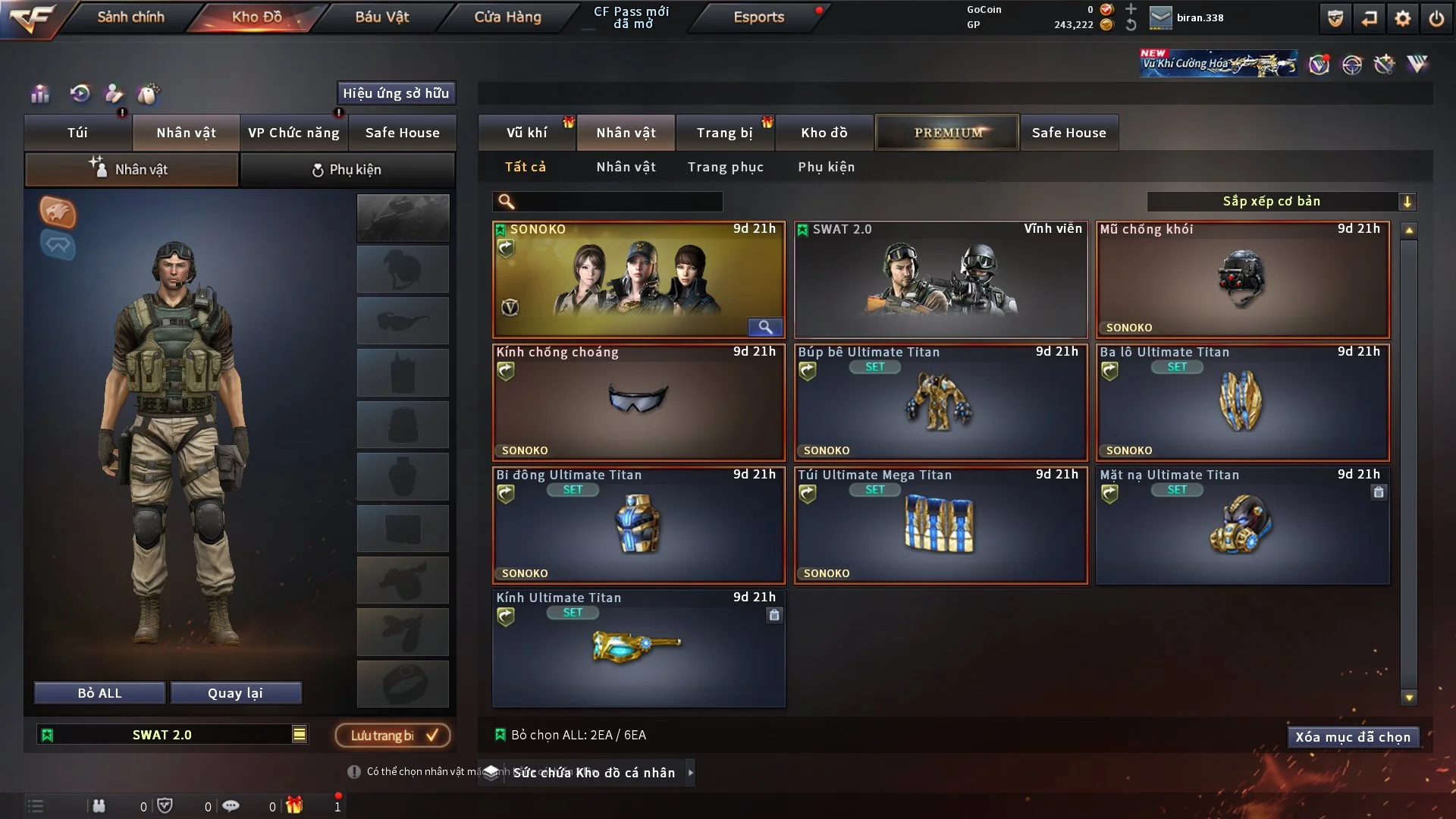Open the character gift icon in top-left panel
This screenshot has height=819, width=1456.
click(x=114, y=94)
